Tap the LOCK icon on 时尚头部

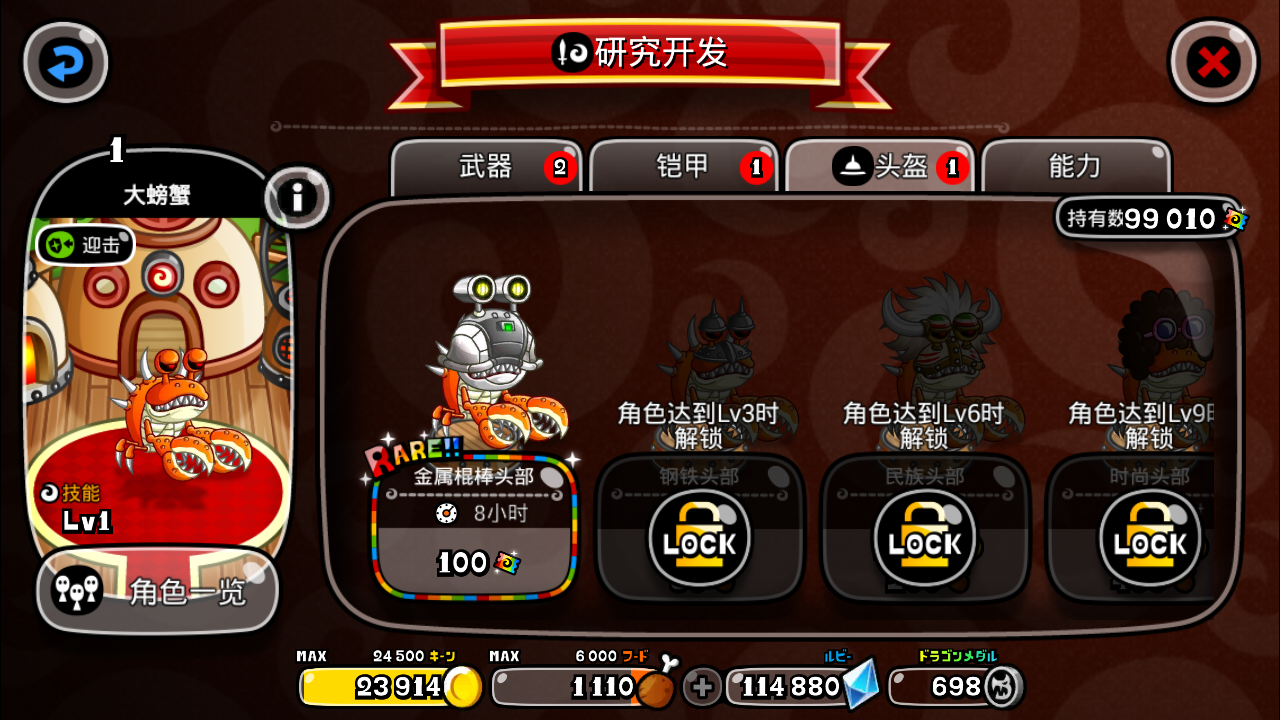coord(1150,540)
